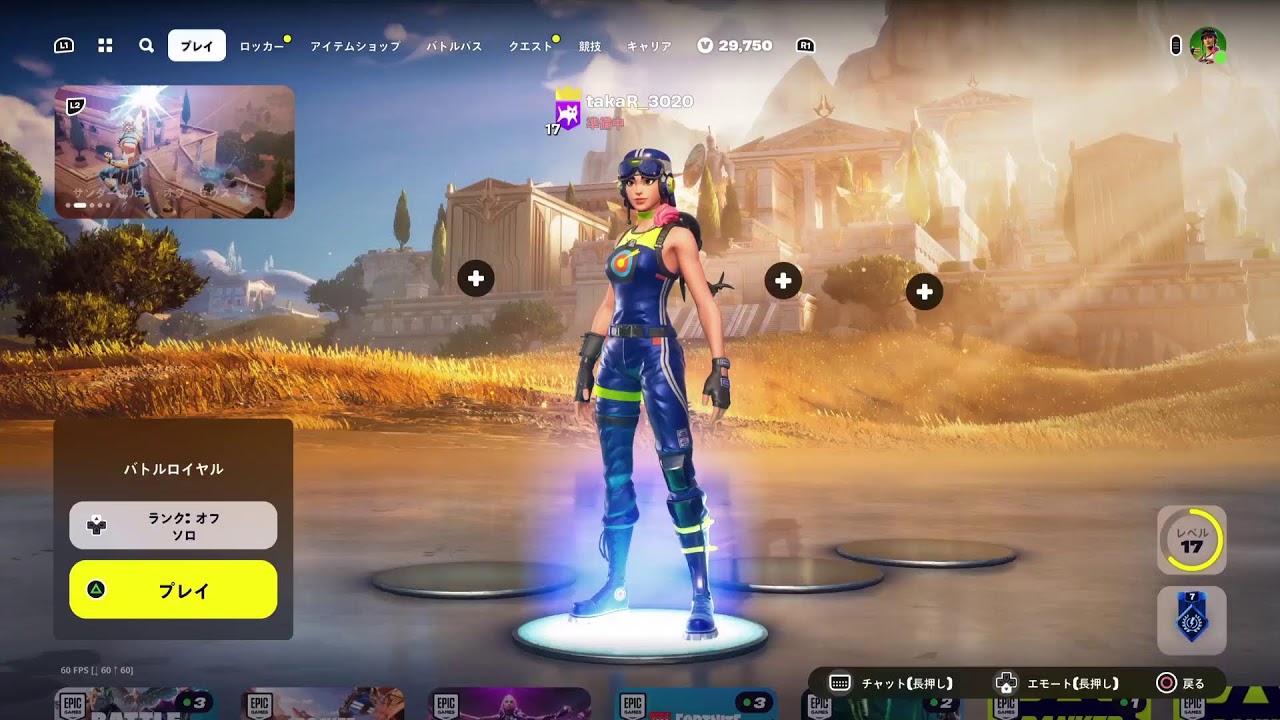
Task: Open the アイテムショップ tab
Action: [x=354, y=46]
